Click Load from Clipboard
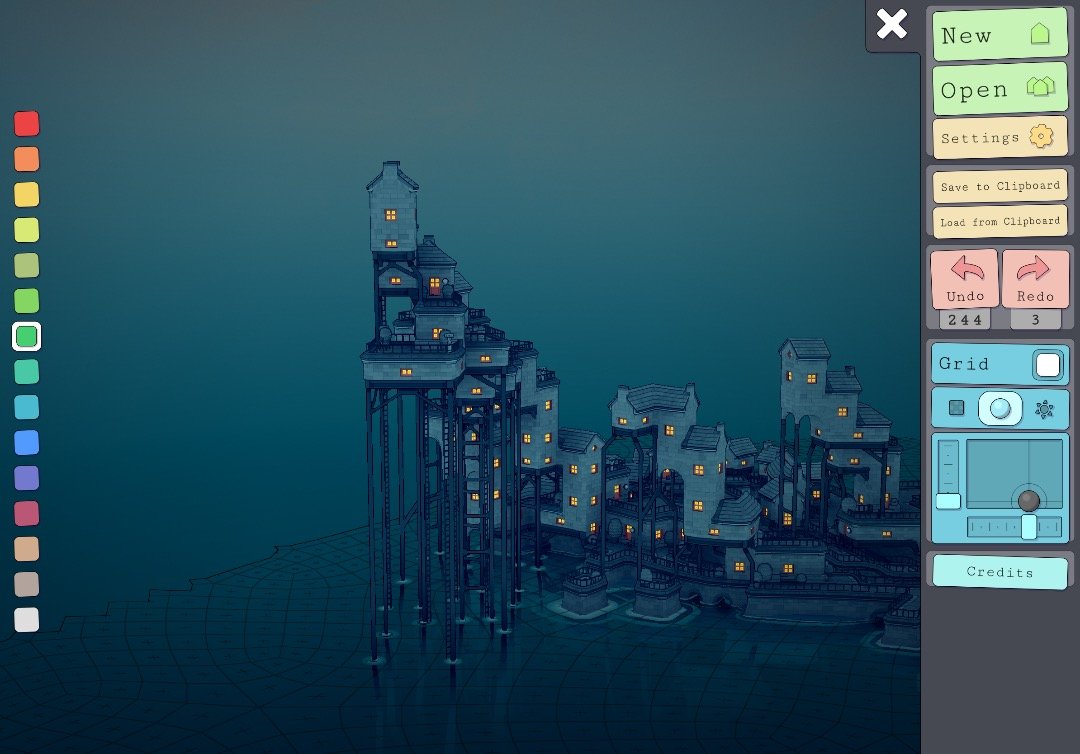 [999, 221]
